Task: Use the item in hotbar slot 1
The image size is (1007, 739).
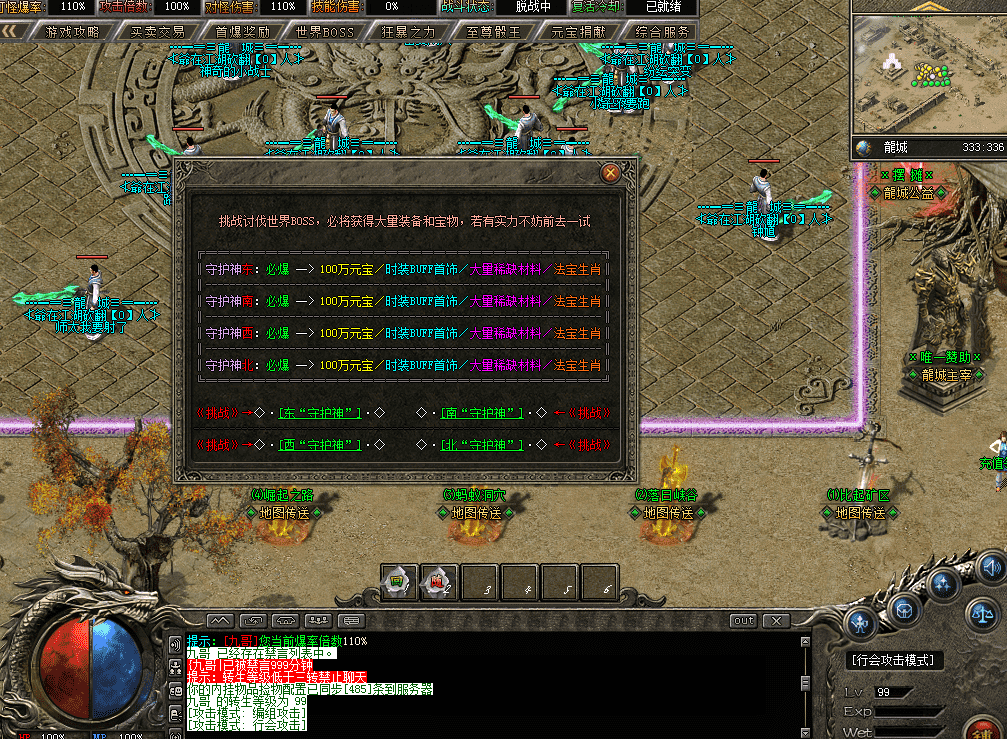Action: (398, 581)
